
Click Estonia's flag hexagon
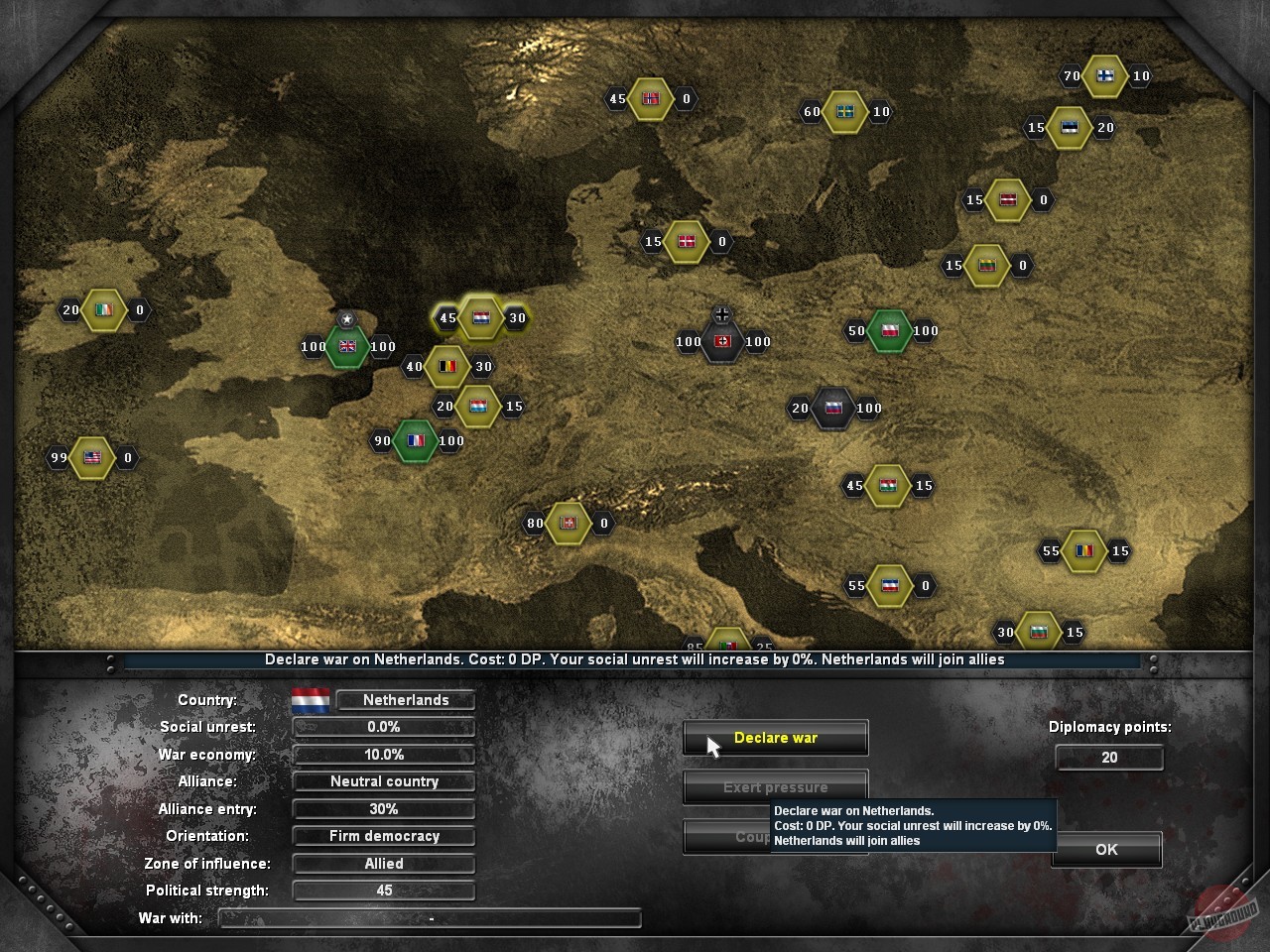coord(1069,127)
